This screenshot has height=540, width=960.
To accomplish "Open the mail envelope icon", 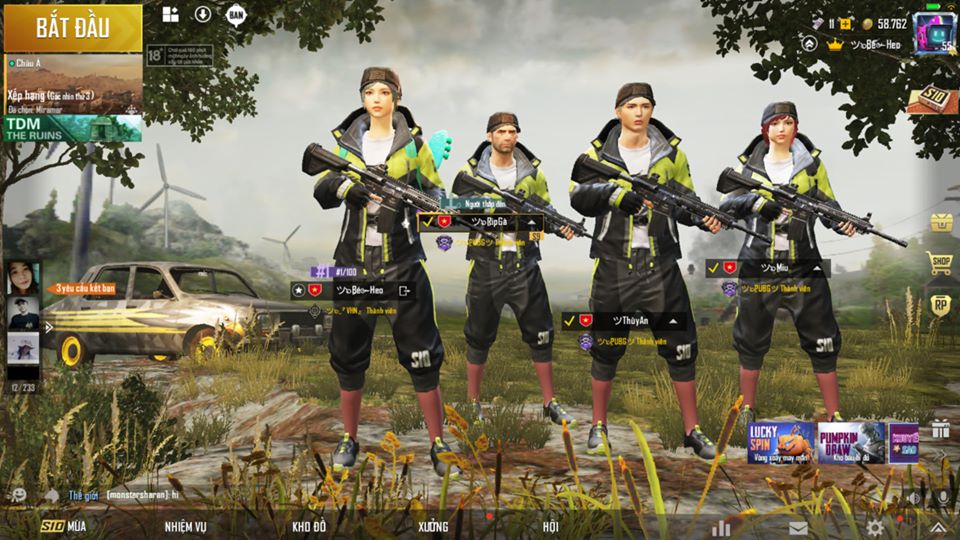I will pos(798,527).
